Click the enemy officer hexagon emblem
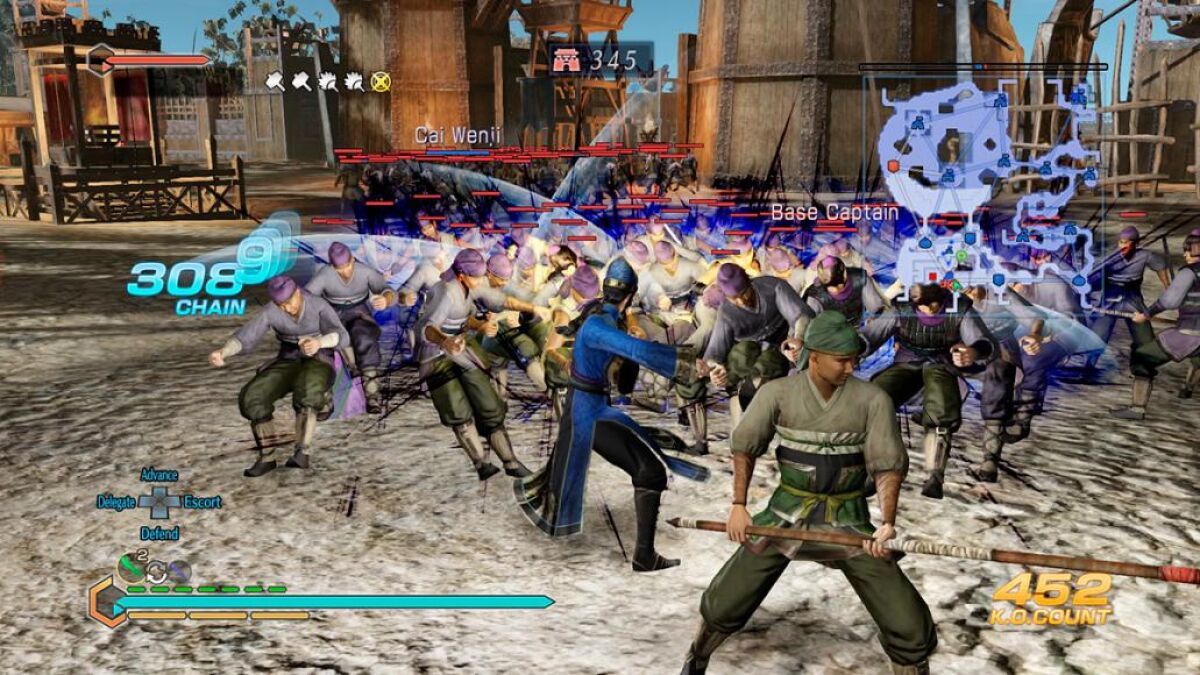 pyautogui.click(x=100, y=60)
